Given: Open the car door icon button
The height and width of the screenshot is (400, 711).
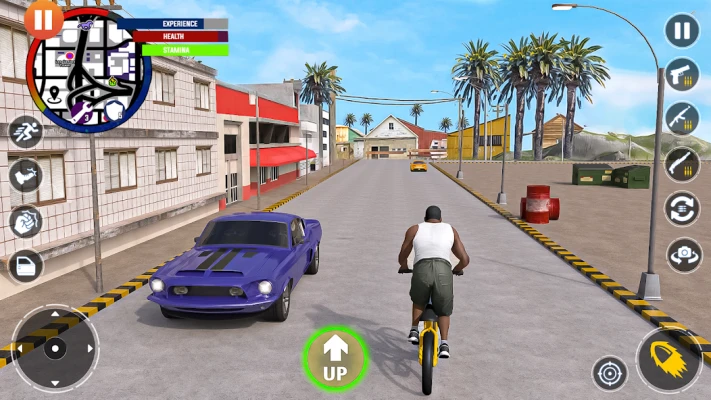Looking at the screenshot, I should point(25,266).
